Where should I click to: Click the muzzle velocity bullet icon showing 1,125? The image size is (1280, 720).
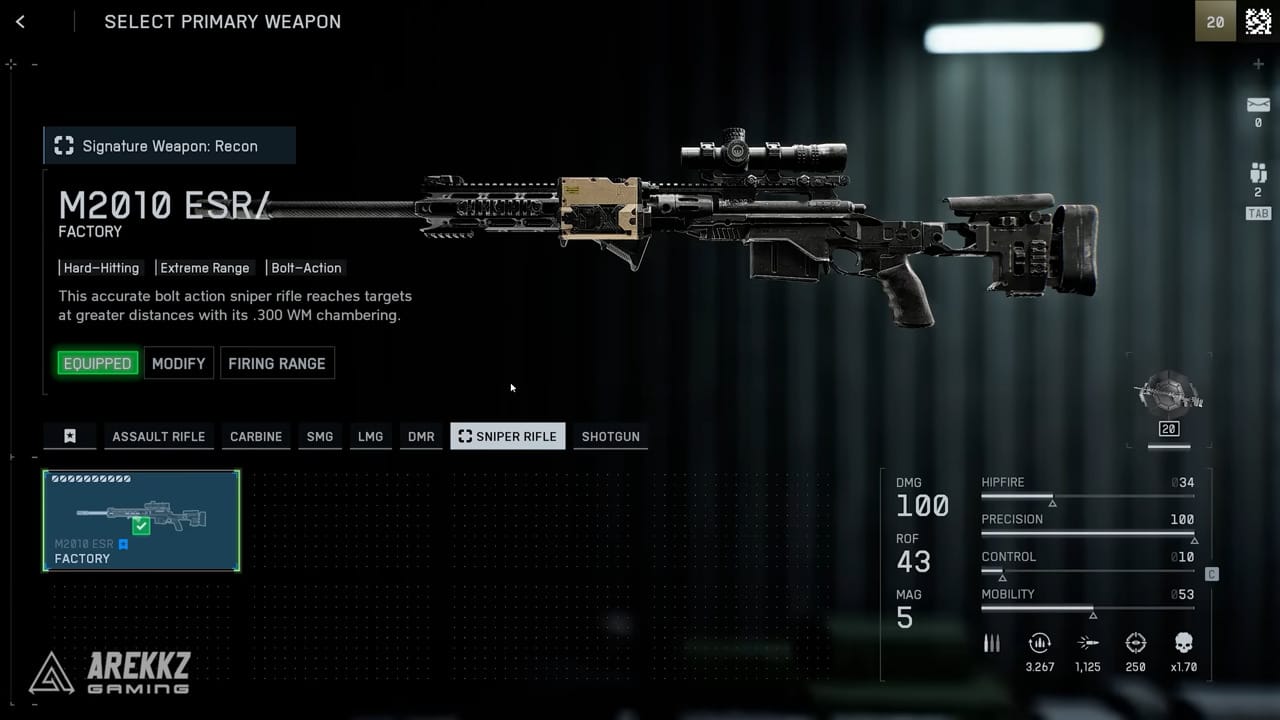pos(1088,643)
